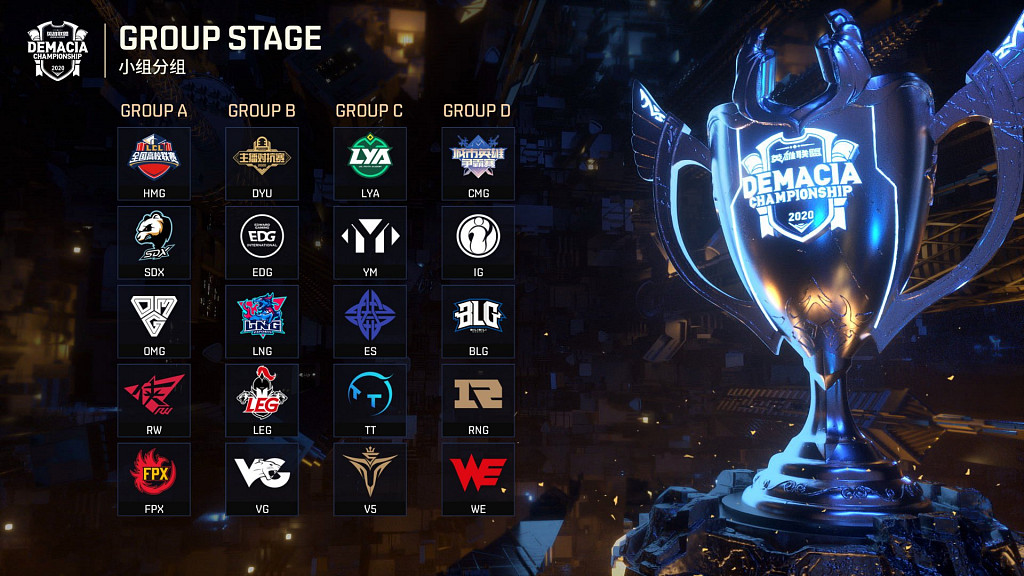Select the HMG team tile
The width and height of the screenshot is (1024, 576).
click(x=154, y=164)
